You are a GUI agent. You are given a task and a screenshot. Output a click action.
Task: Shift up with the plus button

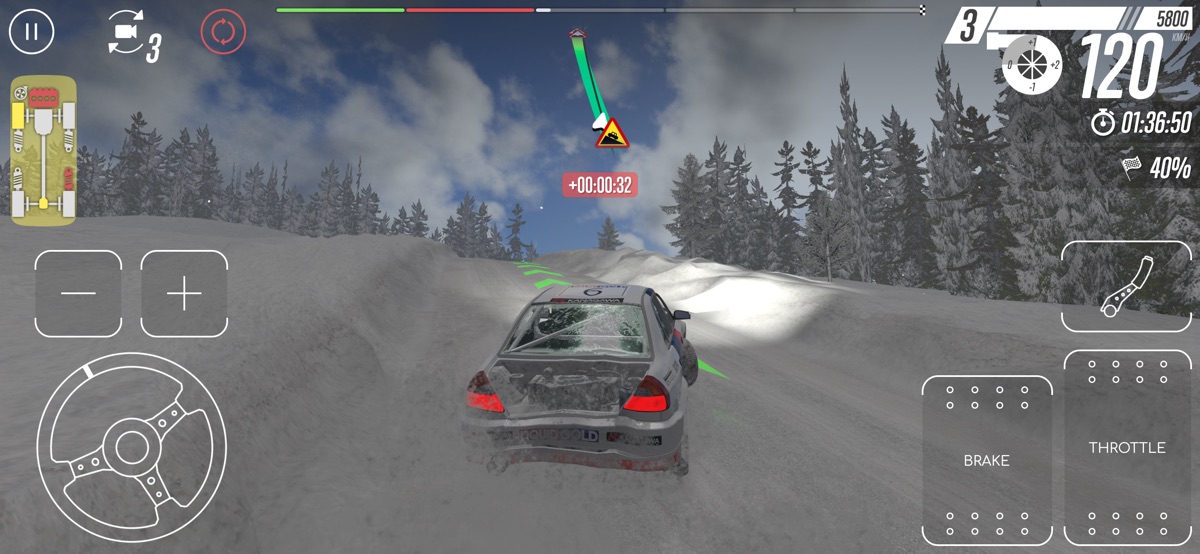tap(184, 293)
